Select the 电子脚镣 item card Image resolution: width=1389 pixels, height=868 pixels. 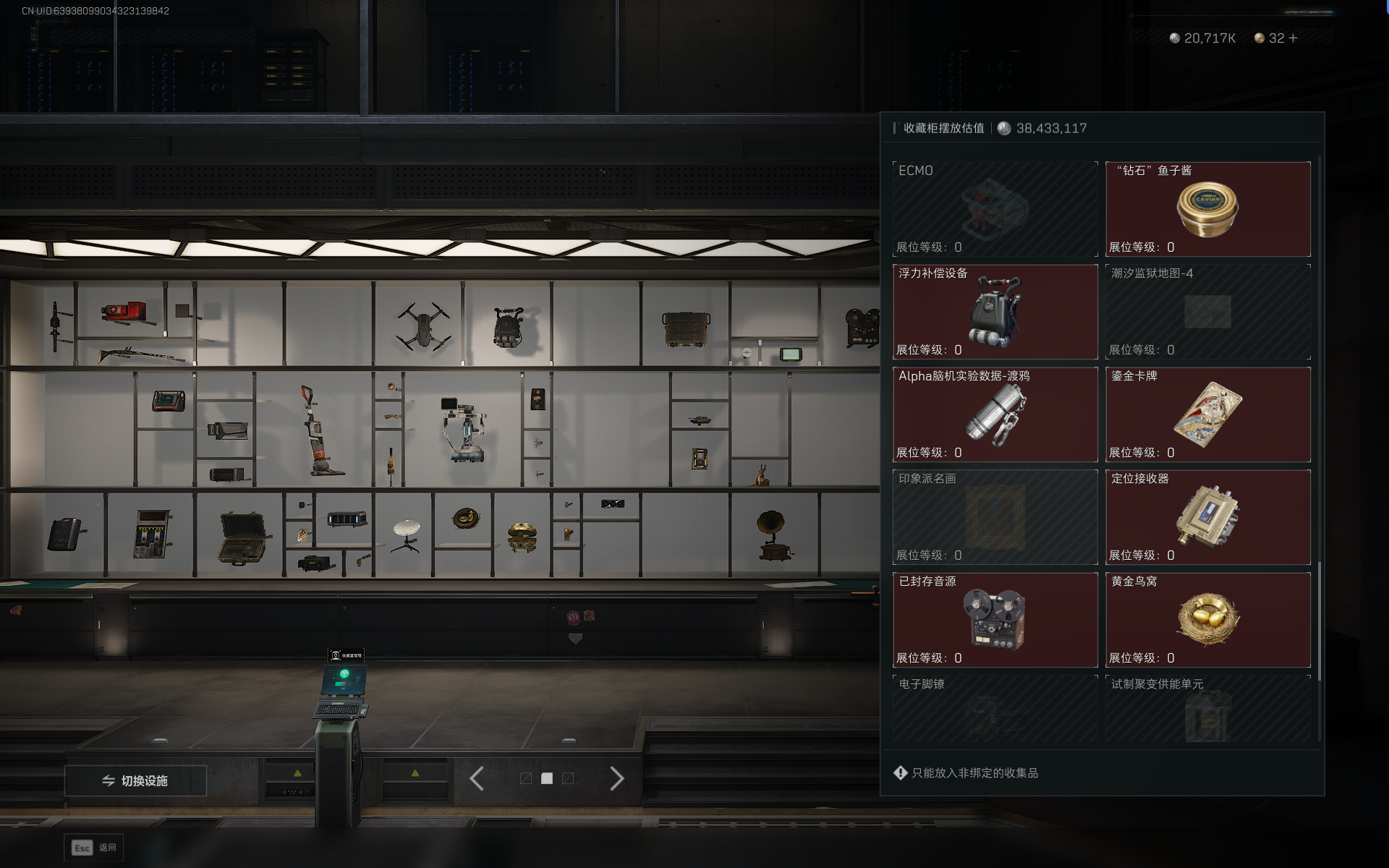[995, 709]
